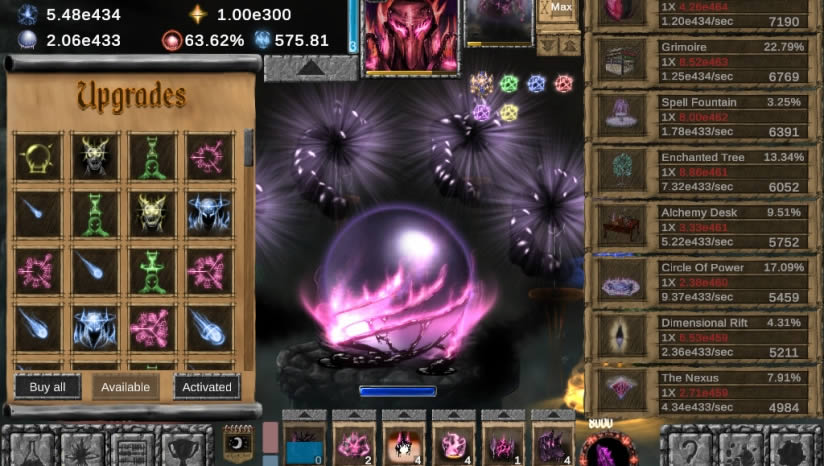Switch to the Activated upgrades tab
Screen dimensions: 824x466
[x=207, y=387]
